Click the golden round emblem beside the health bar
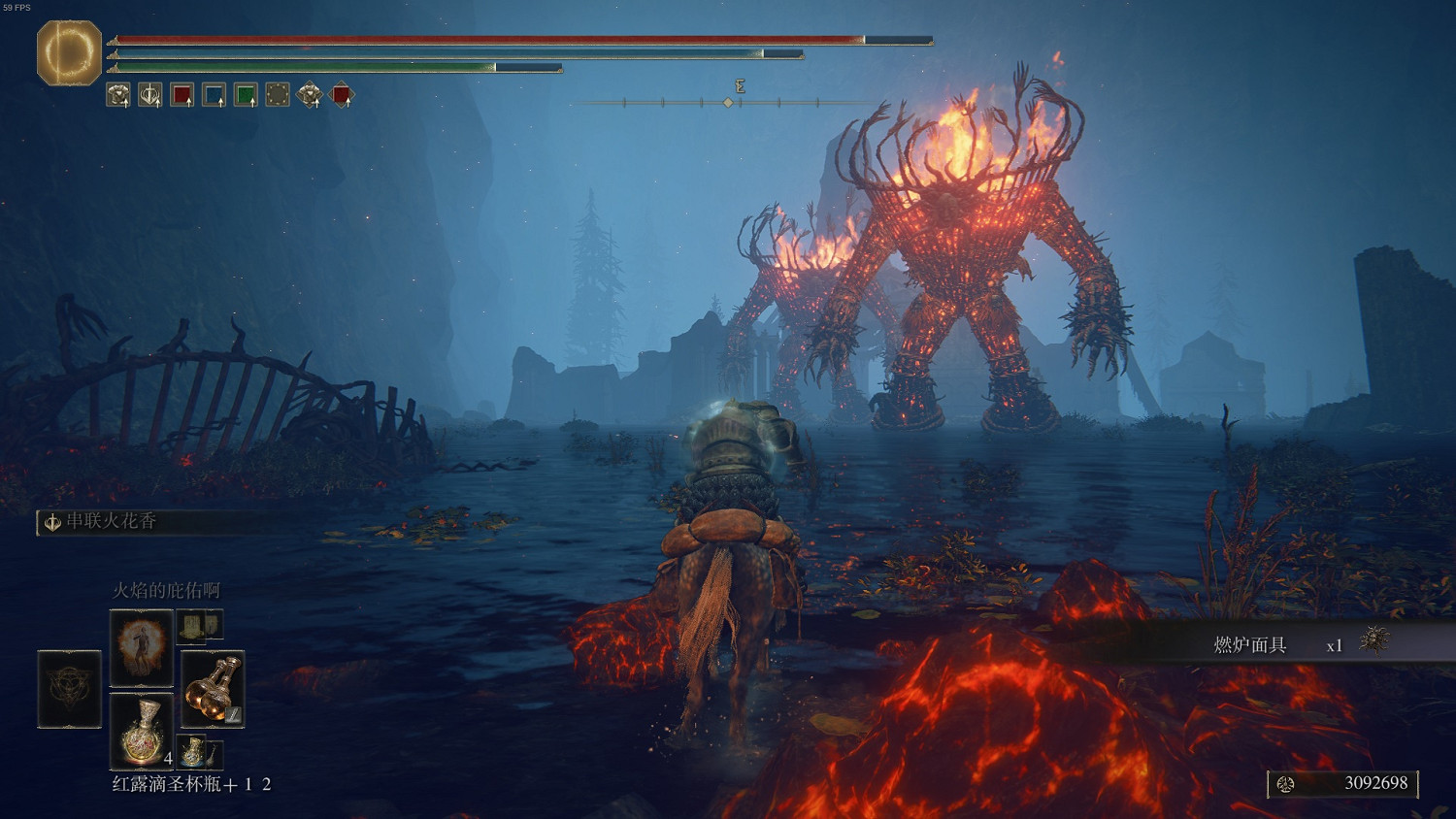Image resolution: width=1456 pixels, height=819 pixels. click(69, 52)
